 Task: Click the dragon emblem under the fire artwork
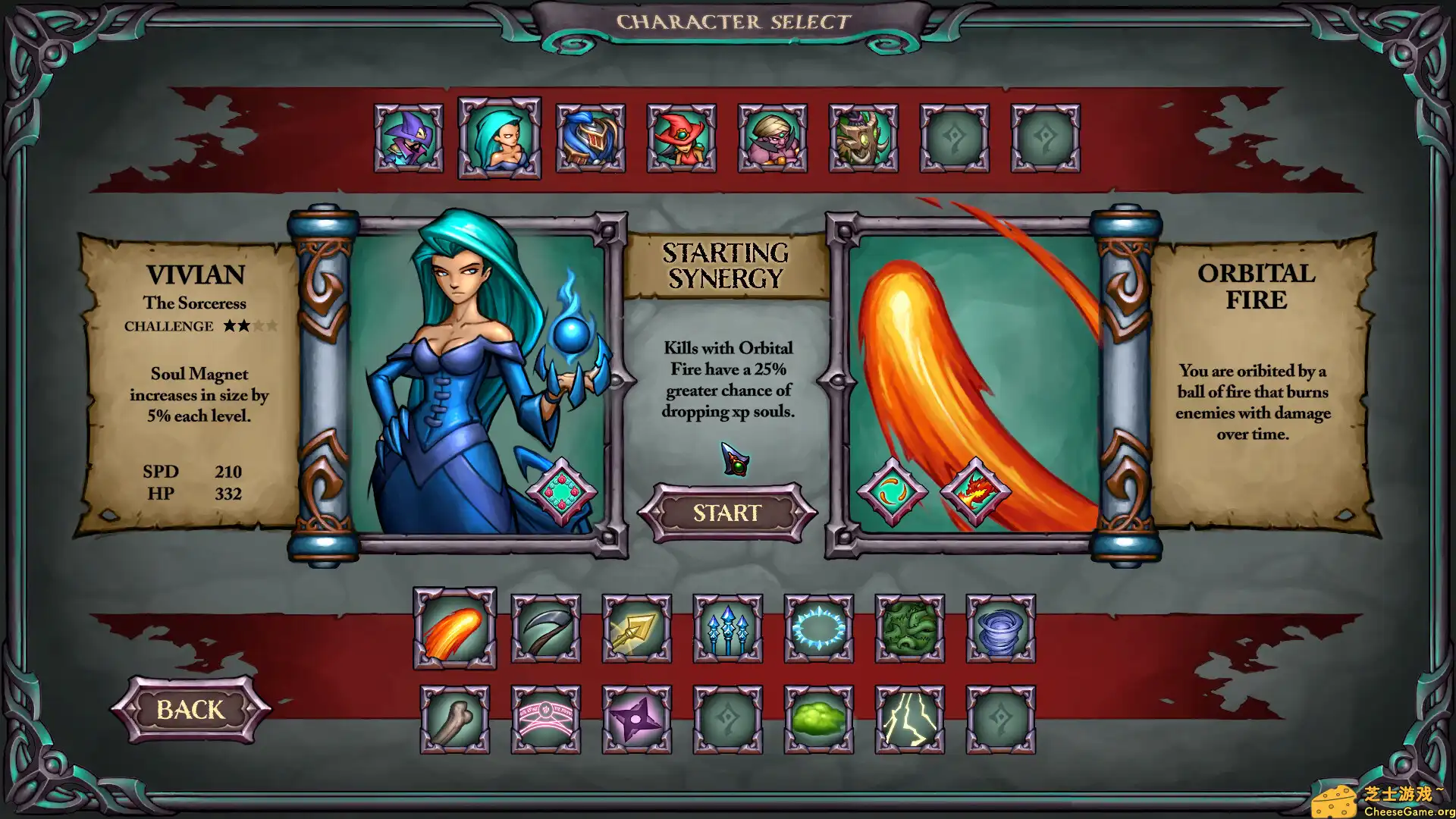tap(974, 491)
